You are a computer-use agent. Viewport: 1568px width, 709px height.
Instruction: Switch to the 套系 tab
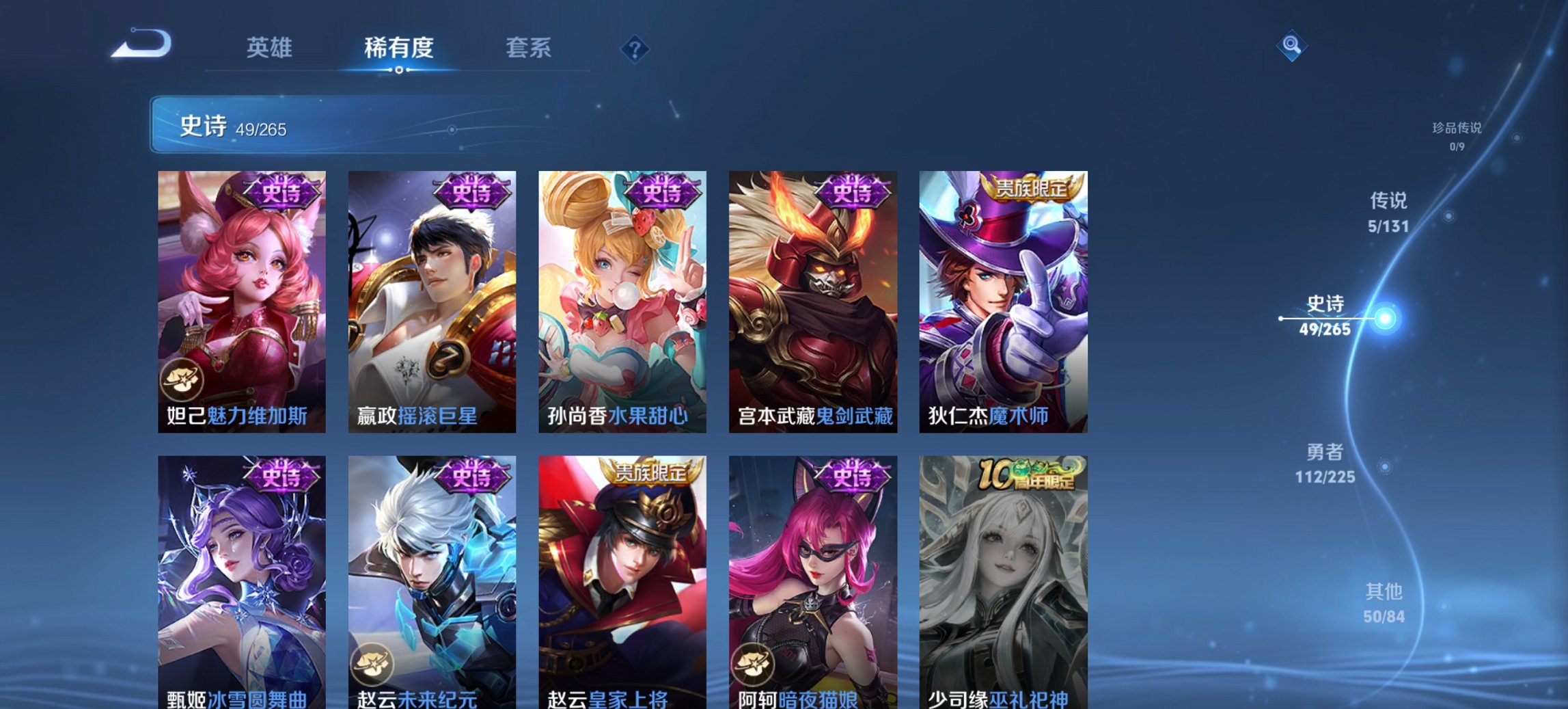529,49
